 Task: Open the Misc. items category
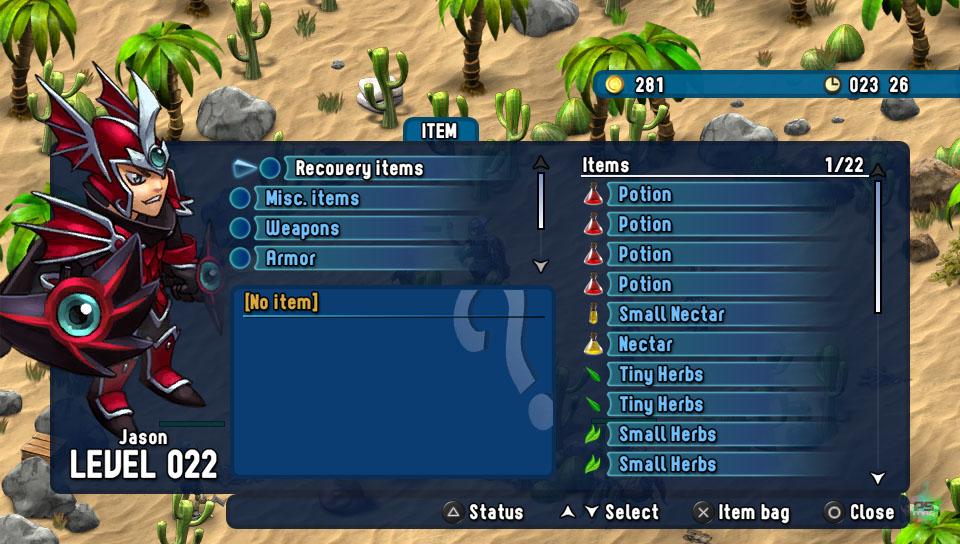pyautogui.click(x=311, y=198)
